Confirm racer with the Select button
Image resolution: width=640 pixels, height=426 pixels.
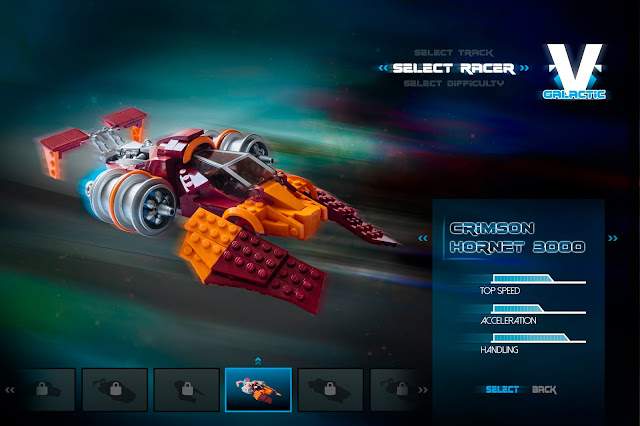pos(502,389)
